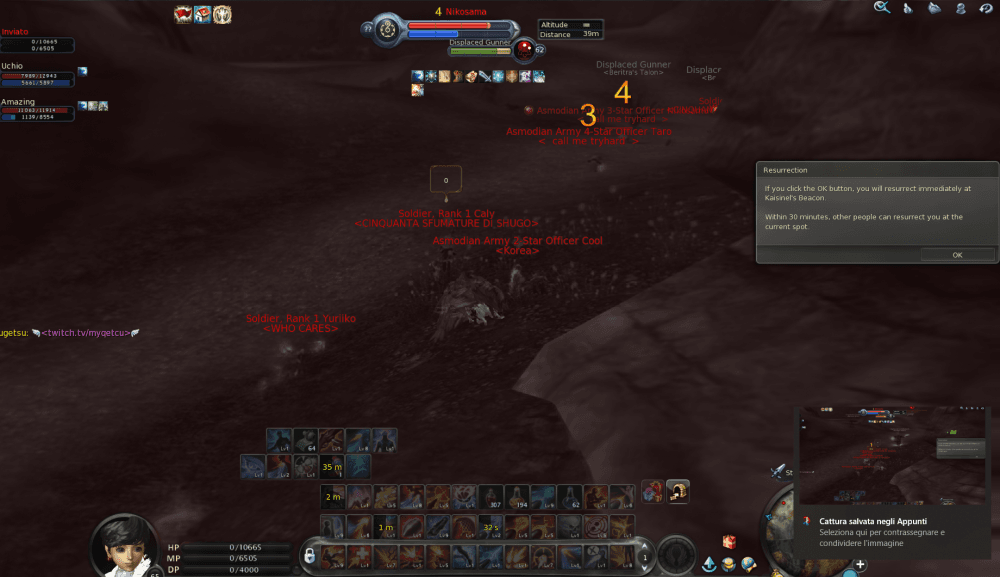Click the circular refresh arrow icon at top
The height and width of the screenshot is (577, 1000).
point(985,8)
